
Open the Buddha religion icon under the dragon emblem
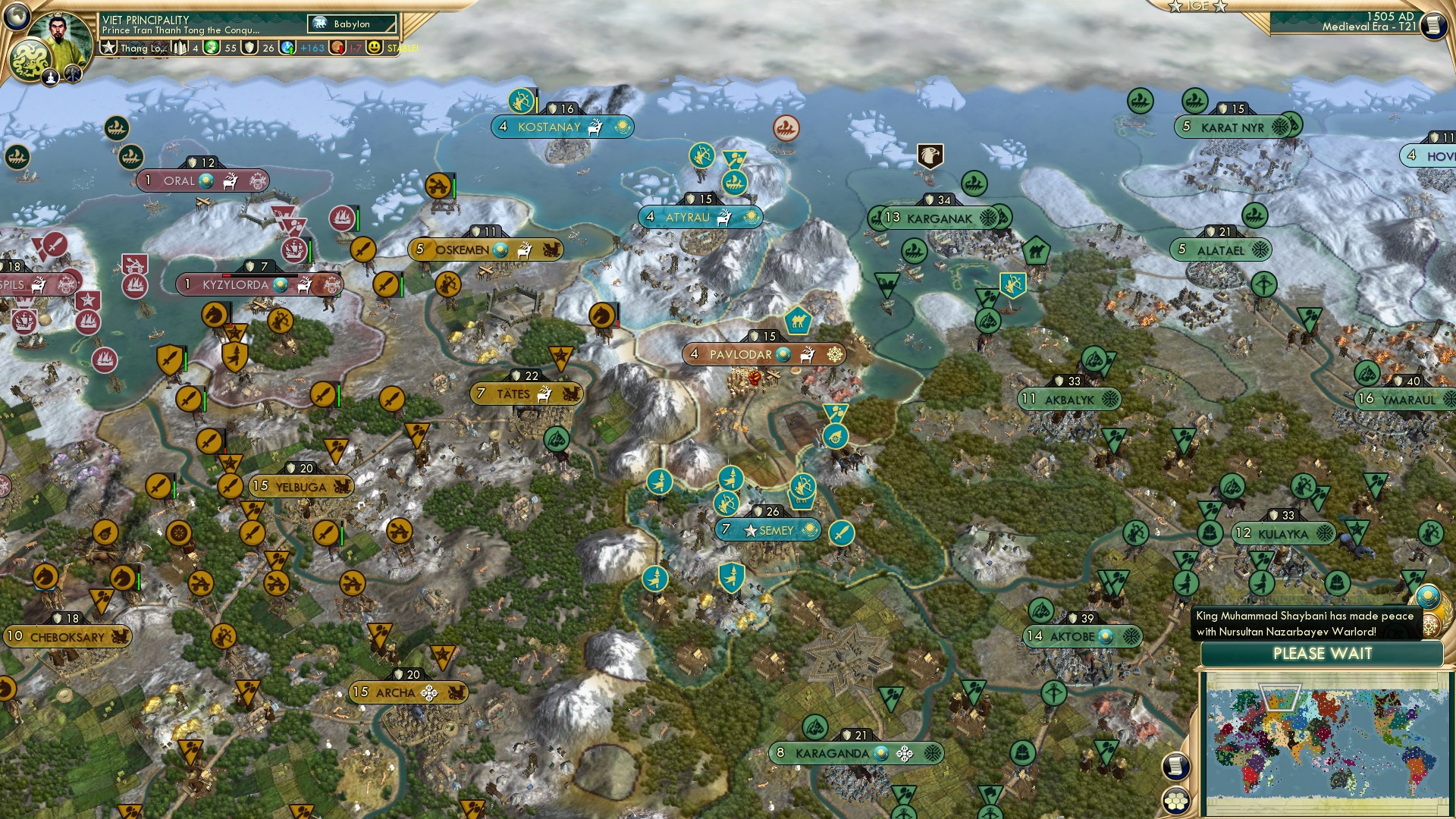click(x=50, y=77)
